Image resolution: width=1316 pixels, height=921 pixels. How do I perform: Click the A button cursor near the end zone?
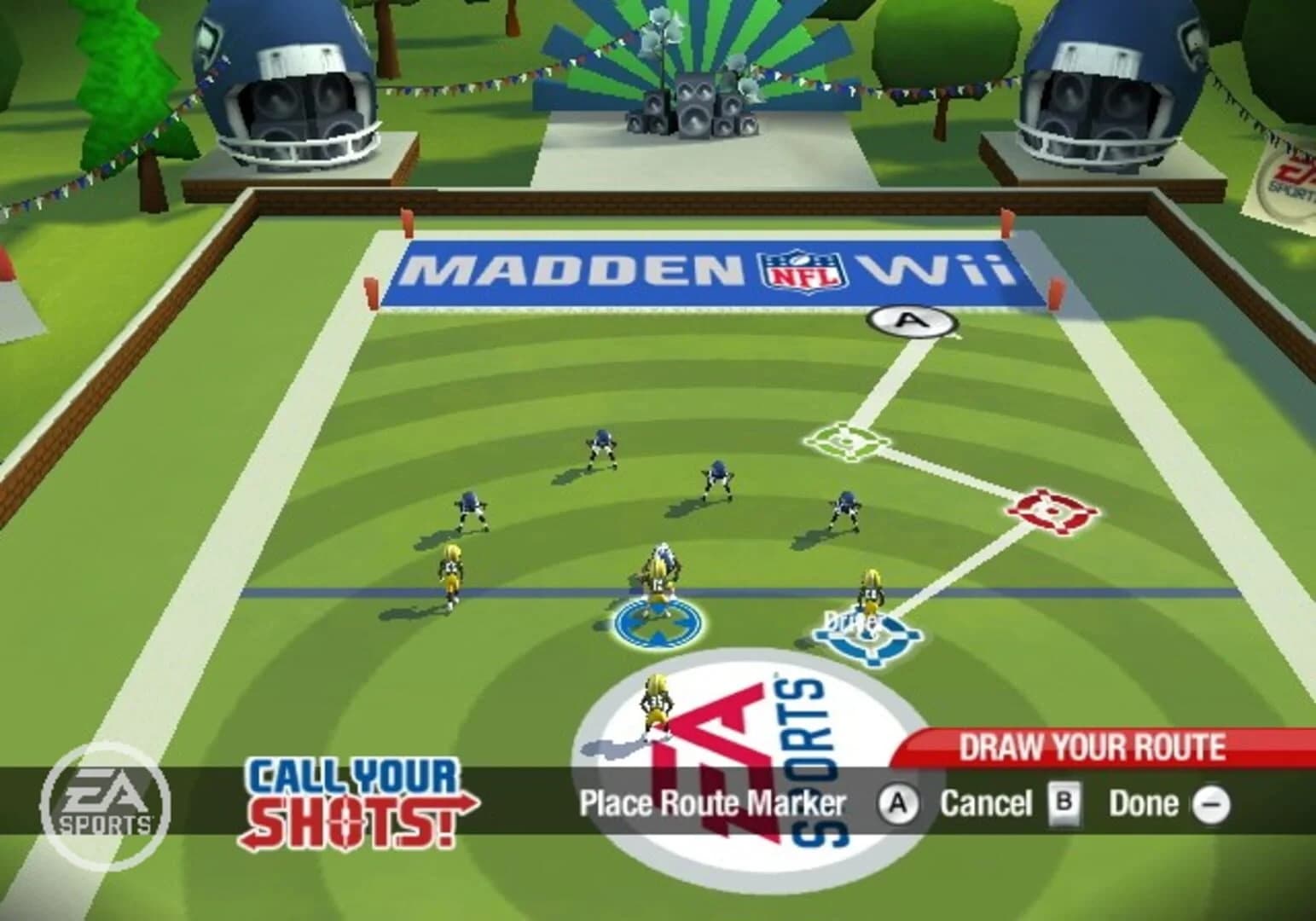[911, 322]
